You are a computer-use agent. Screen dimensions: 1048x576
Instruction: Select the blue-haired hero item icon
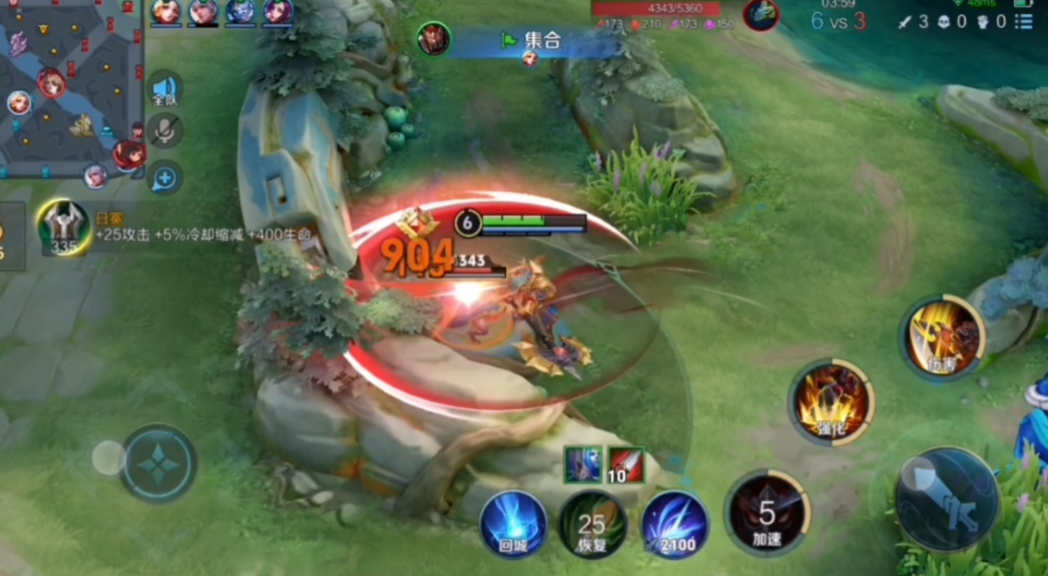pos(583,464)
